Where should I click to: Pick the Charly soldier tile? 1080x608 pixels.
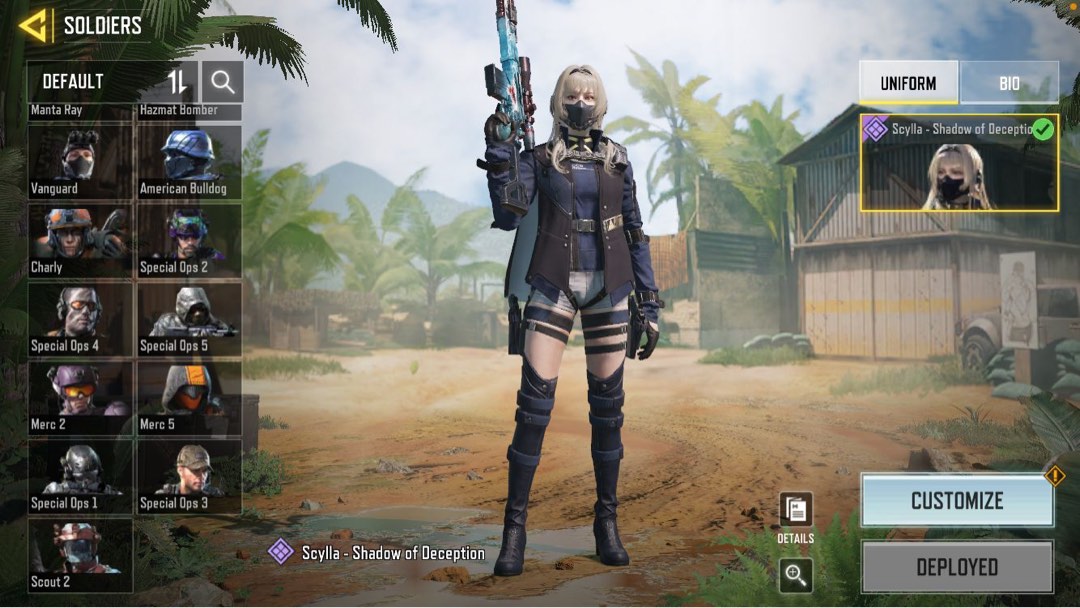point(80,240)
